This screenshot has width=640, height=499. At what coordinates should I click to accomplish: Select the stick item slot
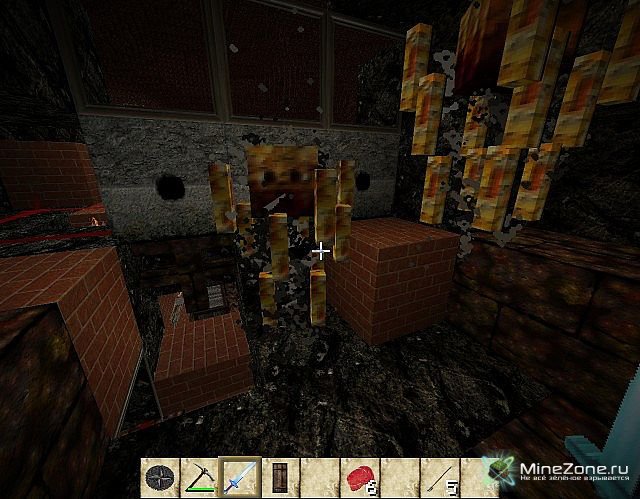[x=439, y=476]
